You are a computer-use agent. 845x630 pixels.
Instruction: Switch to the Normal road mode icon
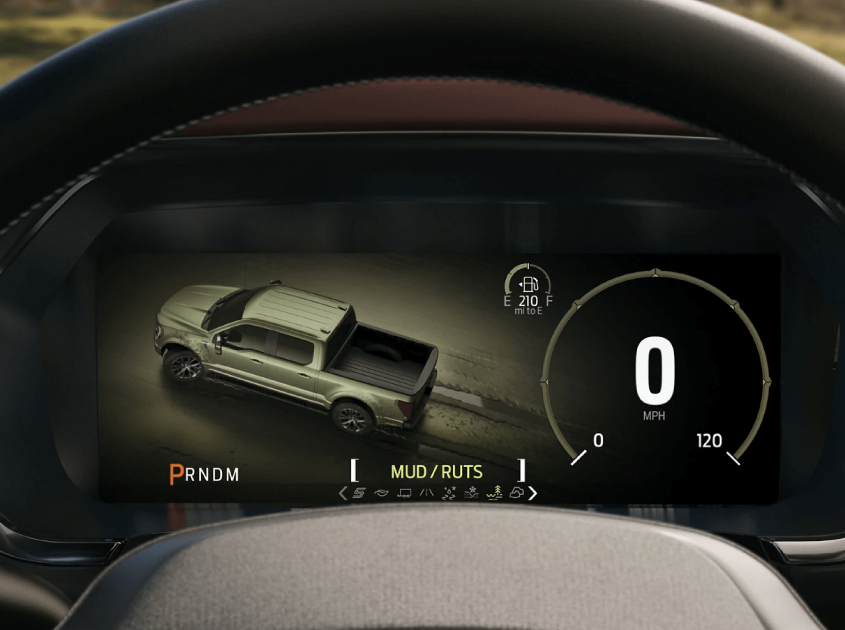tap(426, 493)
